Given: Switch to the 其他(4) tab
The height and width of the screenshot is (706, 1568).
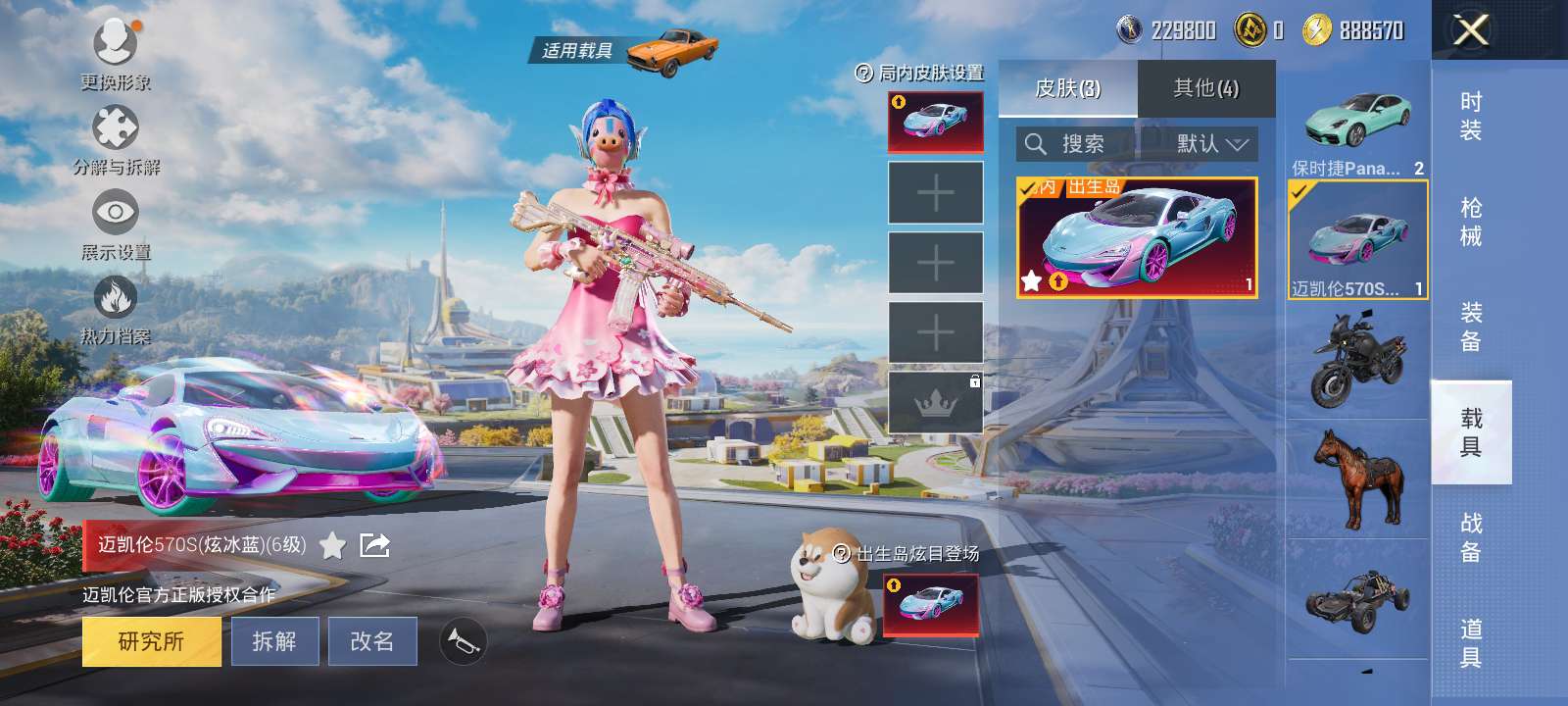Looking at the screenshot, I should click(1206, 89).
